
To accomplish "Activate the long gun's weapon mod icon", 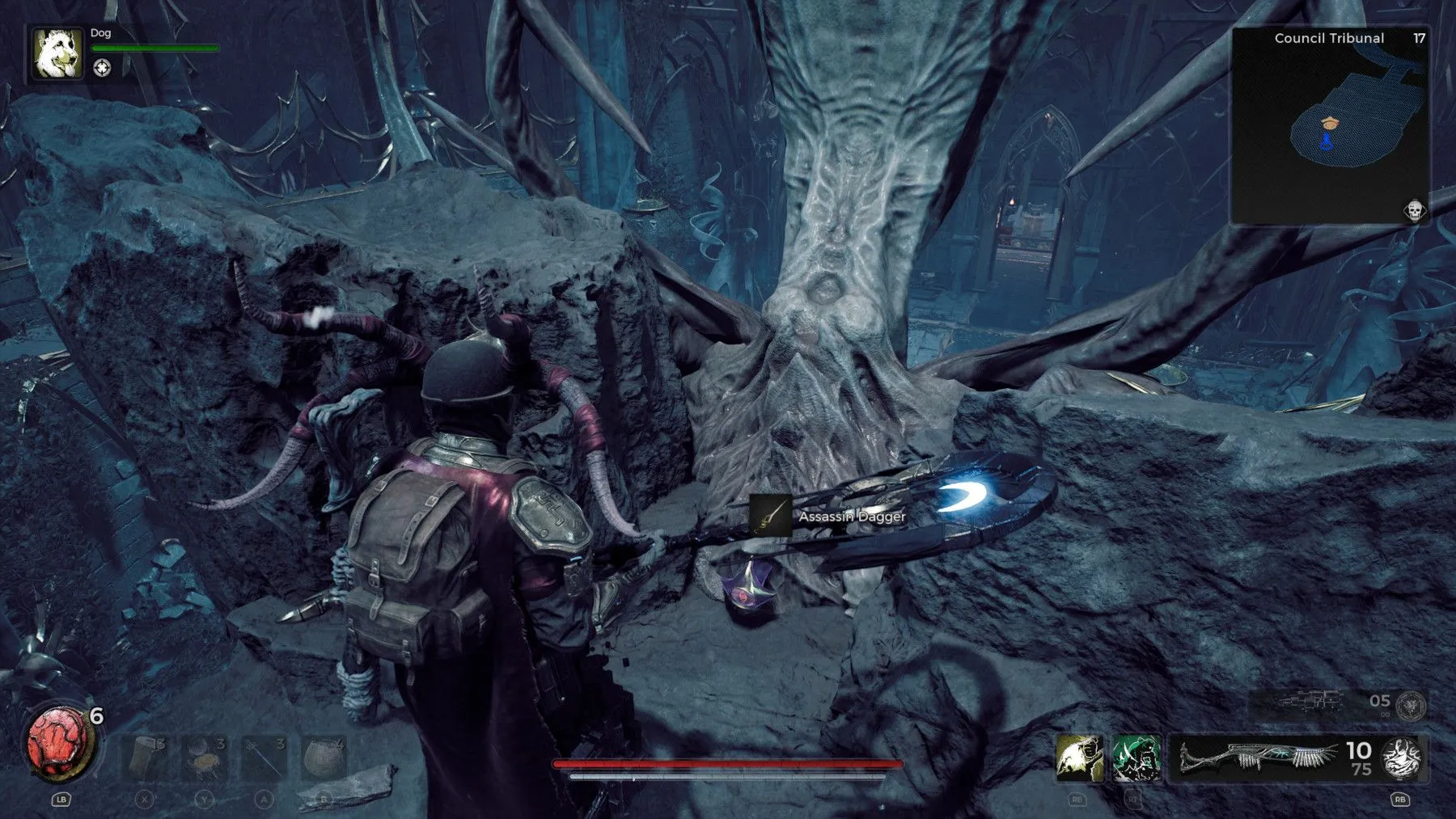I will point(1402,758).
